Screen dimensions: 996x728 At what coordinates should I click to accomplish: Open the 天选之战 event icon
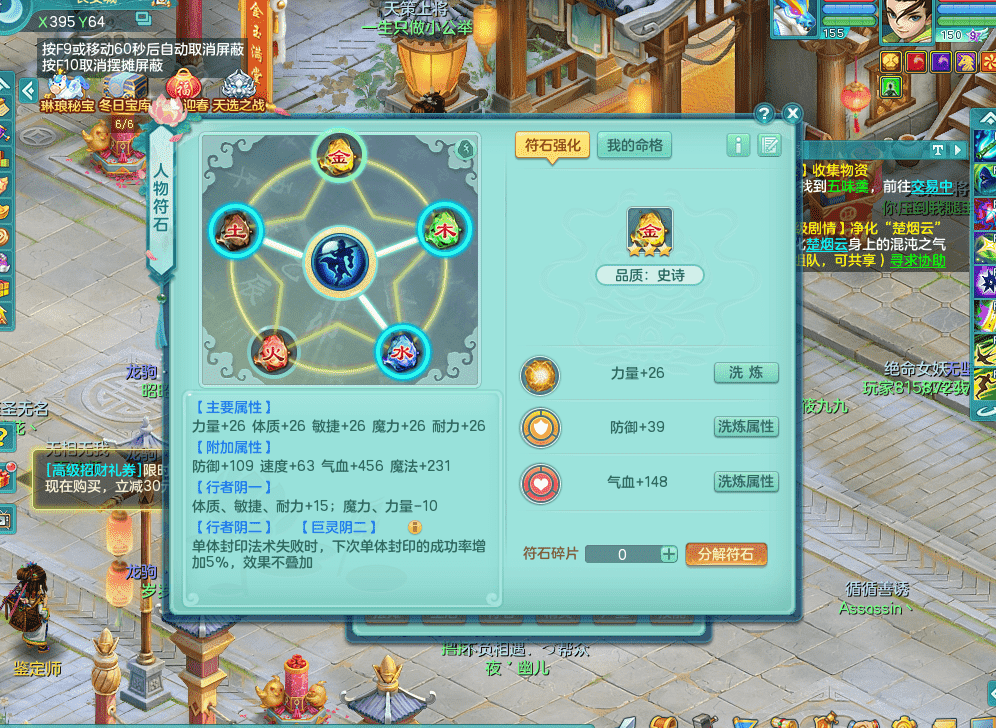tap(238, 90)
